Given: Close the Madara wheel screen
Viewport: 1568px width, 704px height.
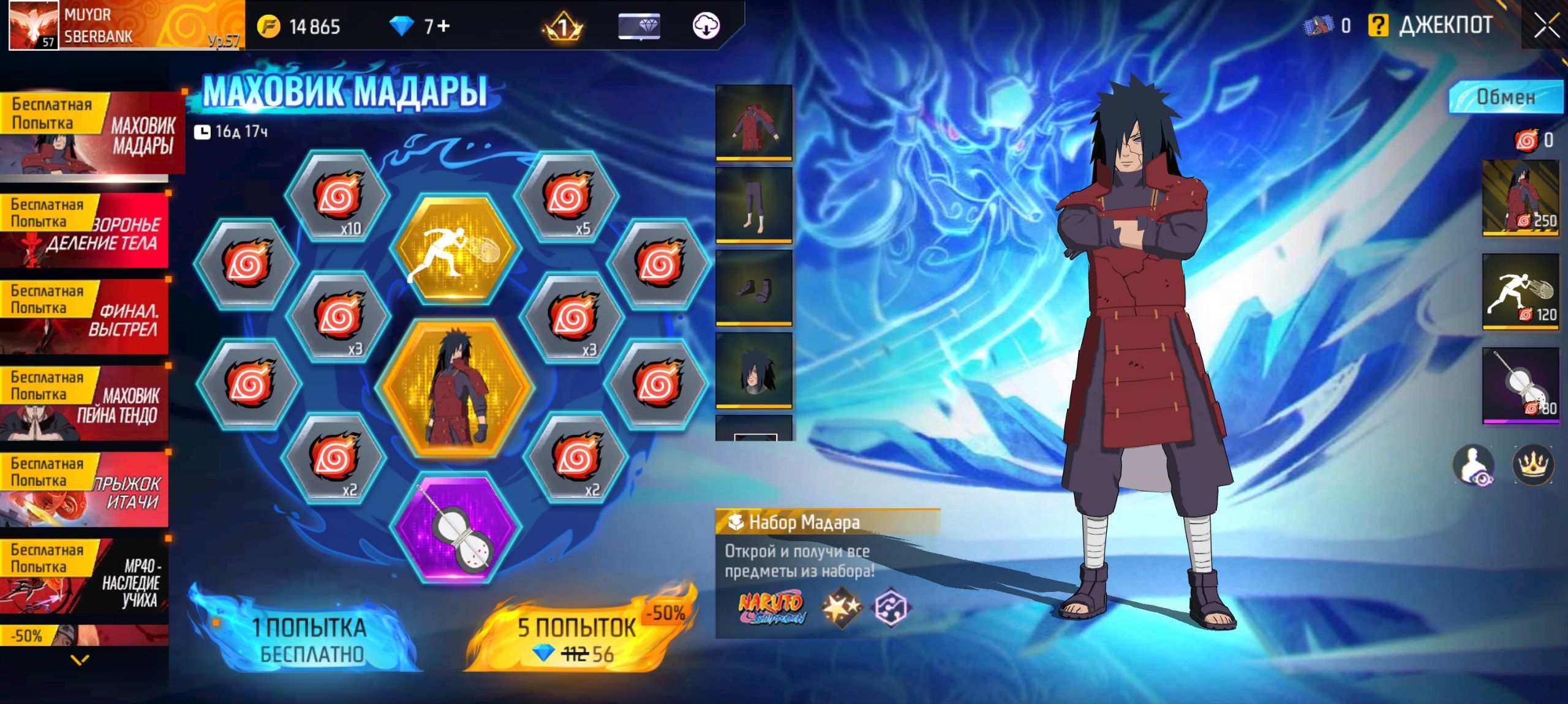Looking at the screenshot, I should [1546, 26].
